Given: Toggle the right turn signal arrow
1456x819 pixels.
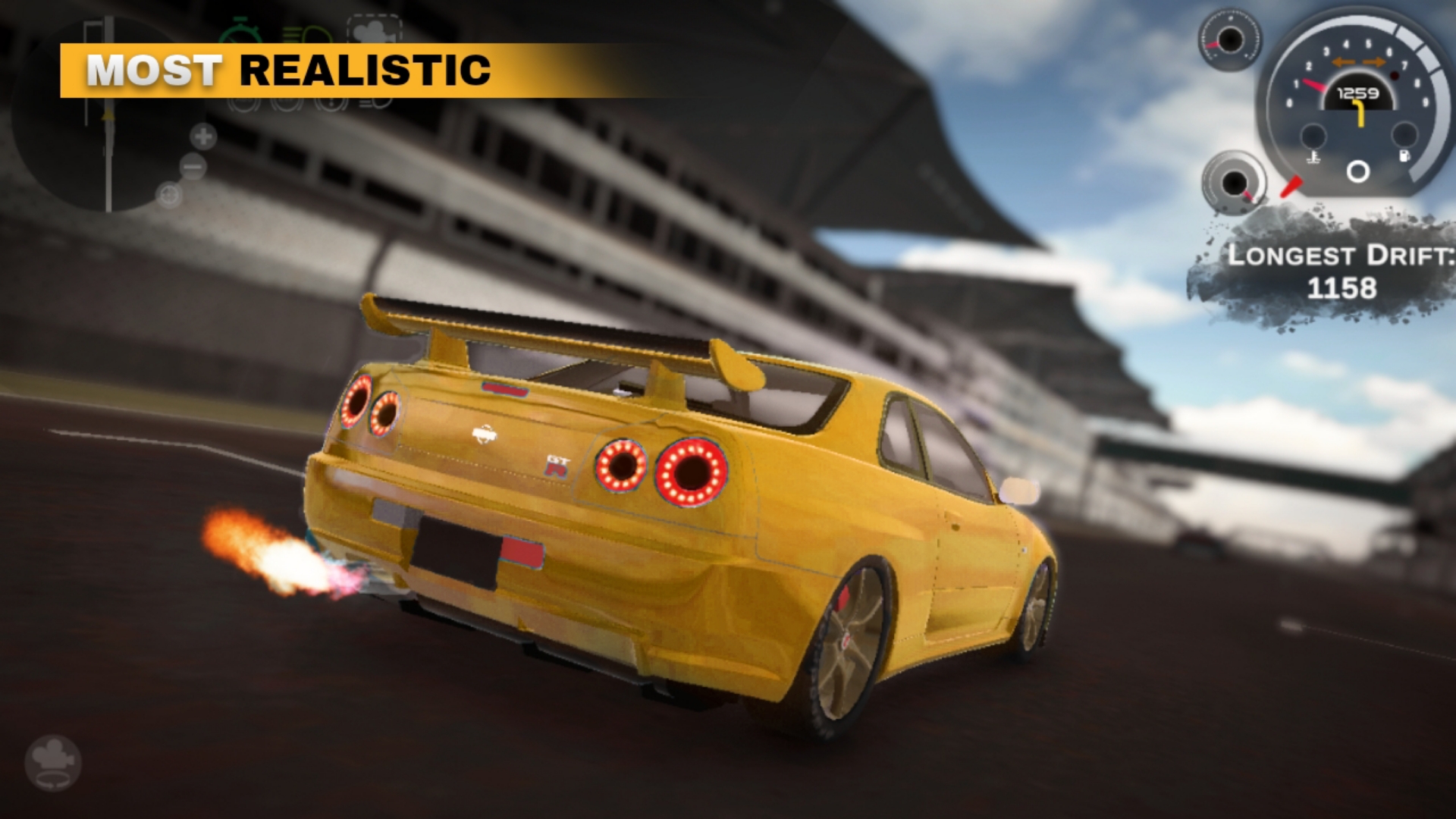Looking at the screenshot, I should coord(1373,62).
